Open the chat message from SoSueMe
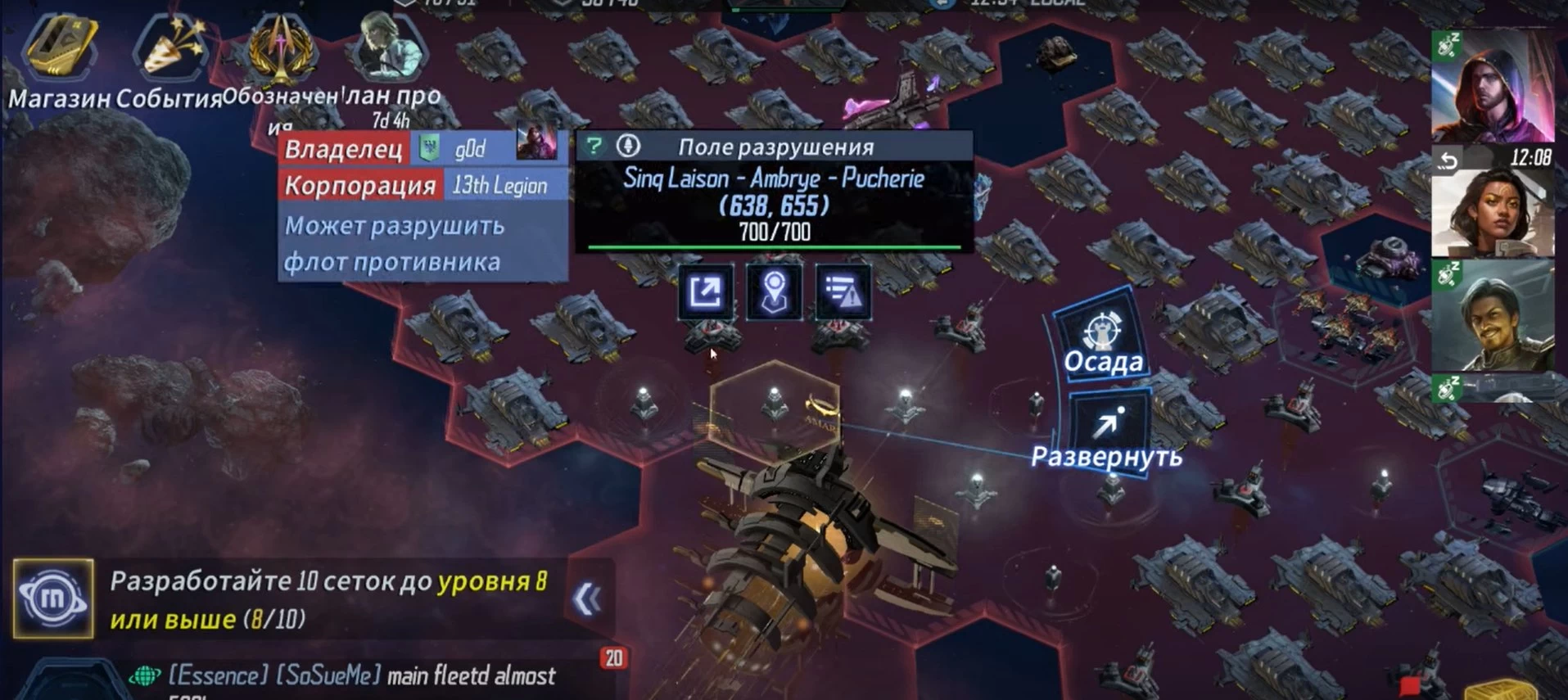Viewport: 1568px width, 700px height. coord(360,676)
